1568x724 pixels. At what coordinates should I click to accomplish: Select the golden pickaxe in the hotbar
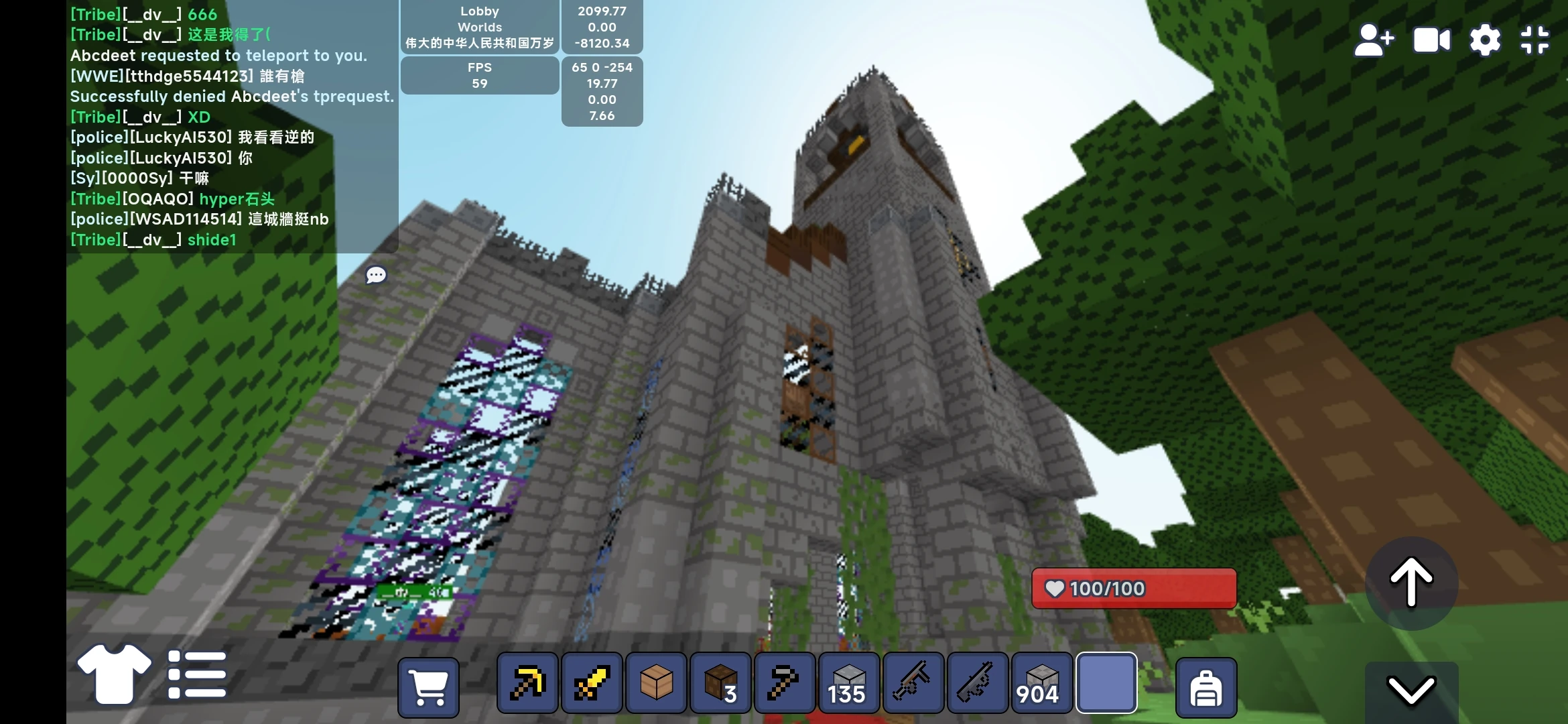527,683
